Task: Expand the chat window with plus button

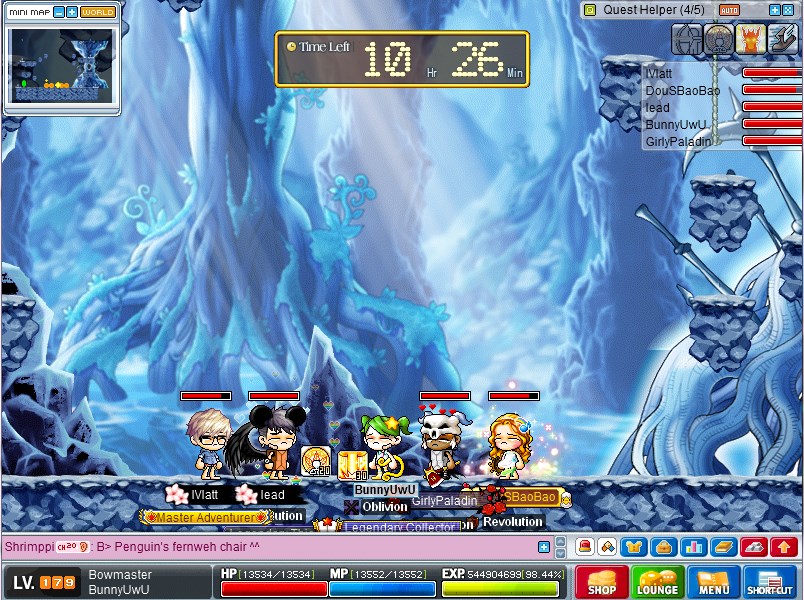Action: click(x=544, y=547)
